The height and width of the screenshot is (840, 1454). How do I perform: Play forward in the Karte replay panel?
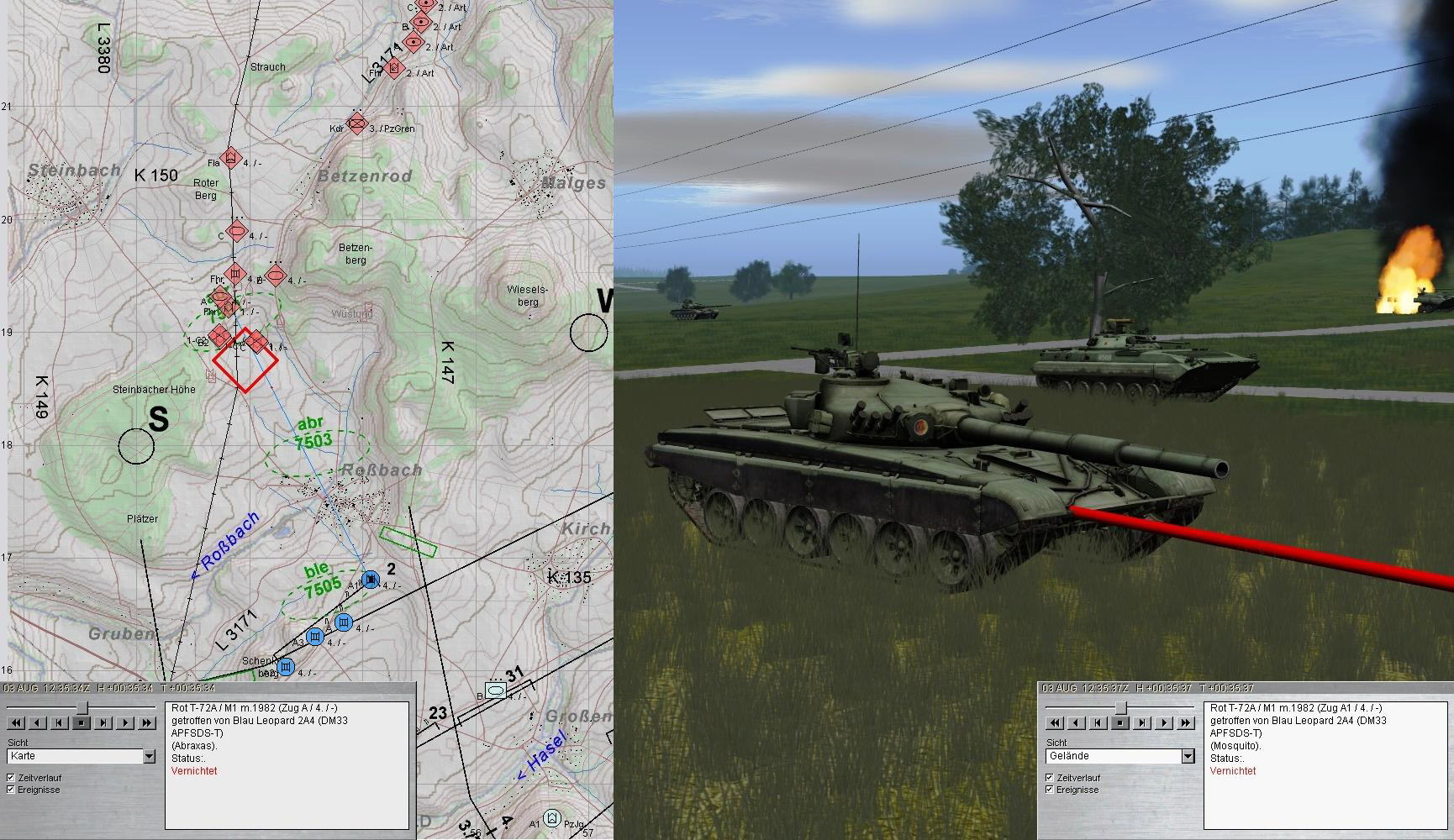click(x=125, y=722)
